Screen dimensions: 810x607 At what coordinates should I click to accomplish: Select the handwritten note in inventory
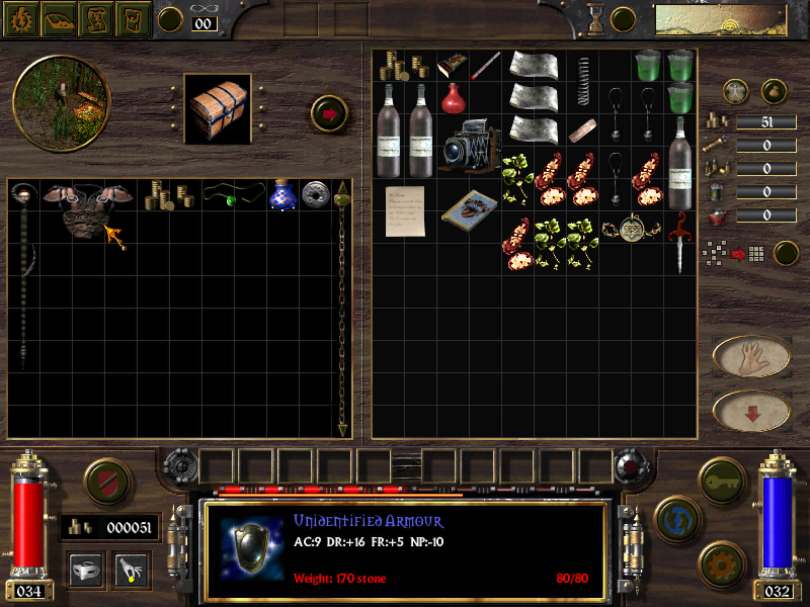click(405, 210)
